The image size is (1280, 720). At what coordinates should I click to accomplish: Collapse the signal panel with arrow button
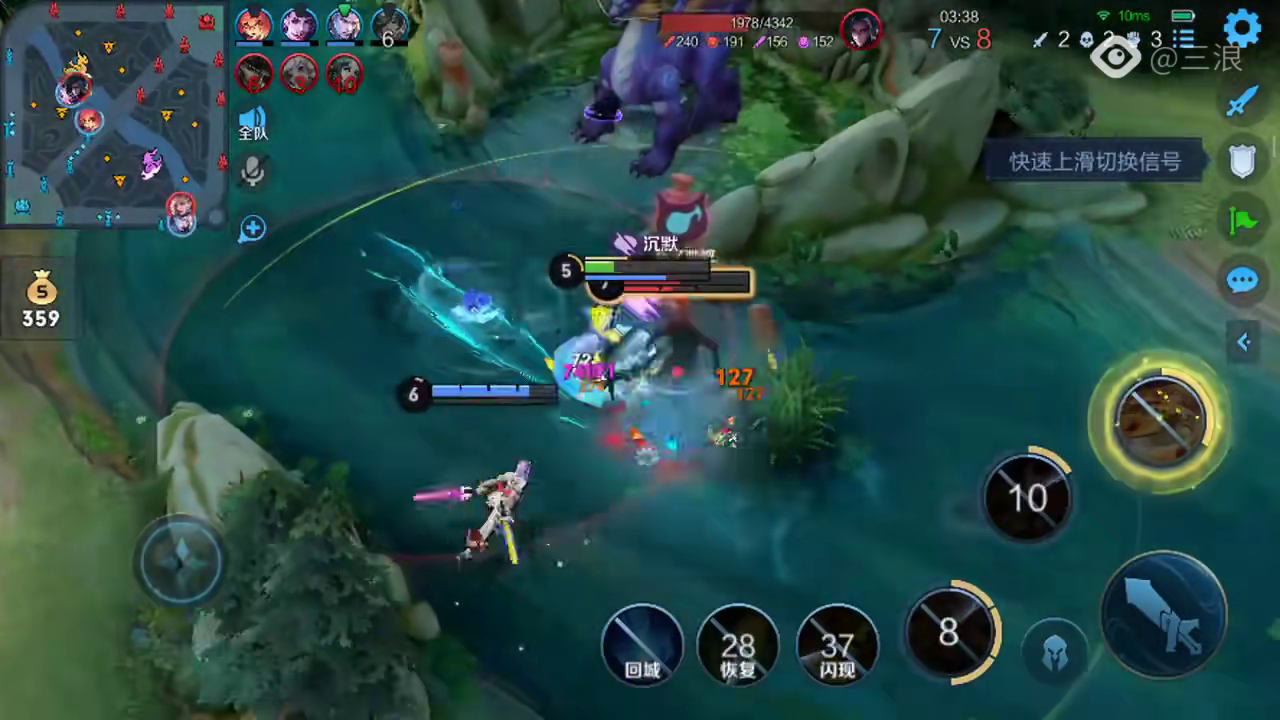pyautogui.click(x=1243, y=343)
